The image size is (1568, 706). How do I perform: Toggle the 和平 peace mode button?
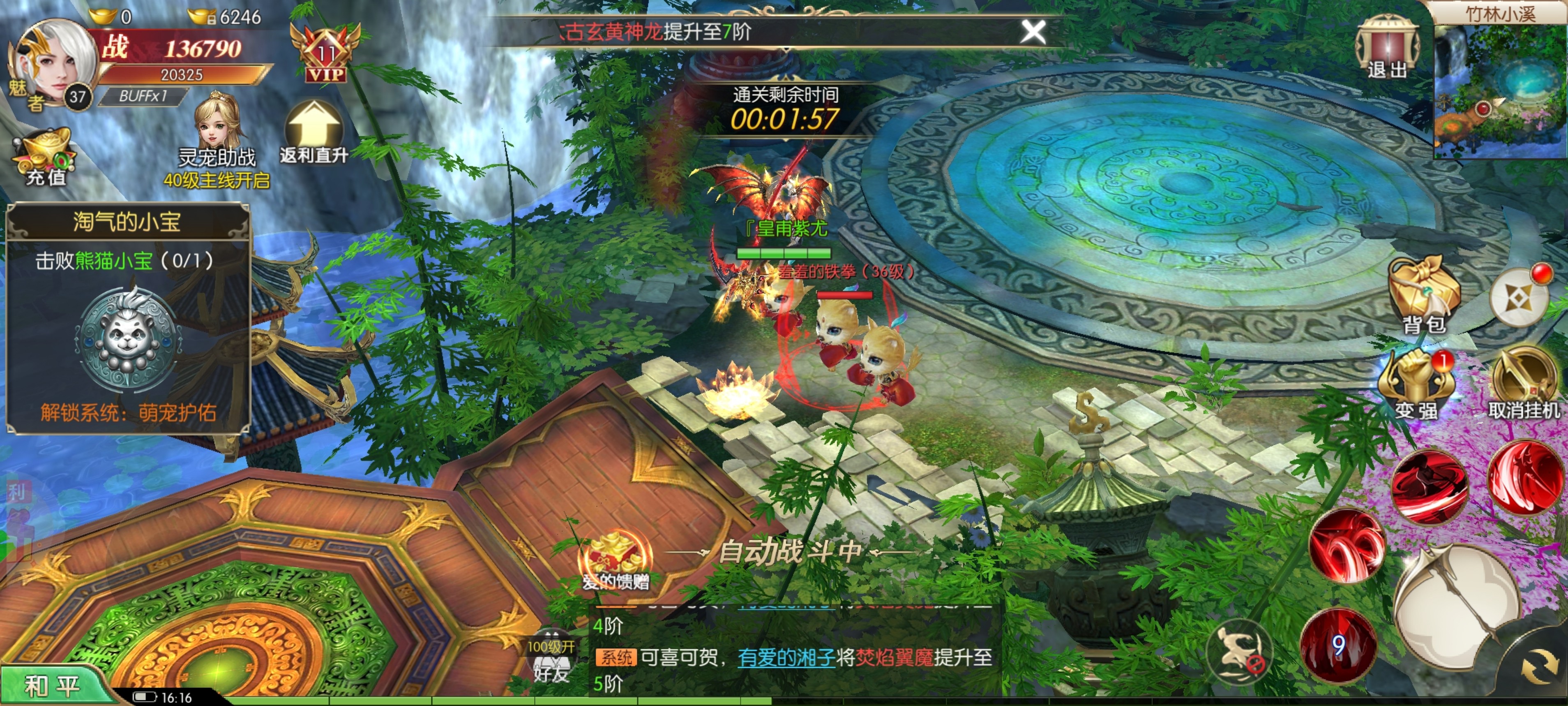pyautogui.click(x=52, y=686)
